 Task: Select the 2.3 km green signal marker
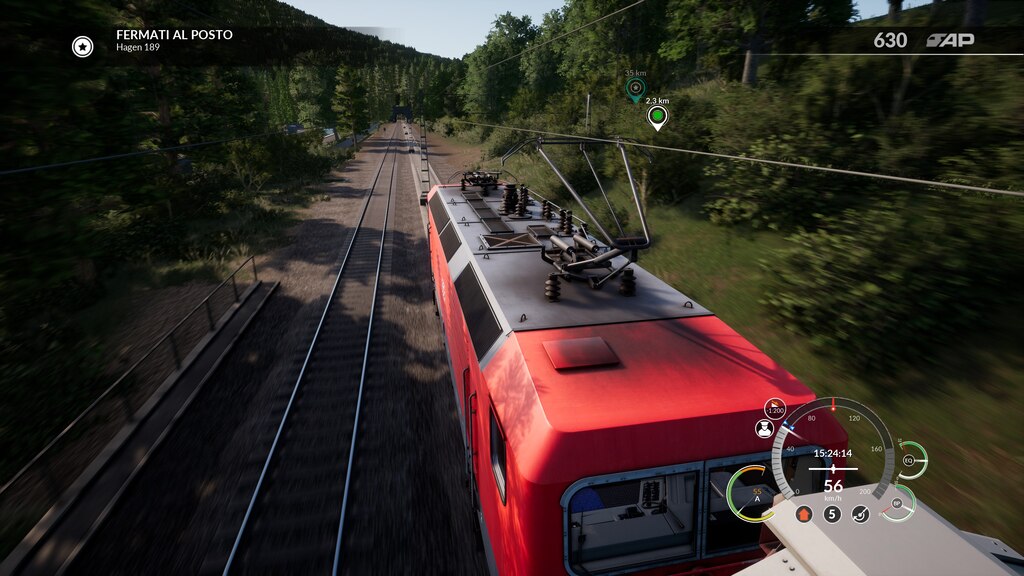pos(657,118)
